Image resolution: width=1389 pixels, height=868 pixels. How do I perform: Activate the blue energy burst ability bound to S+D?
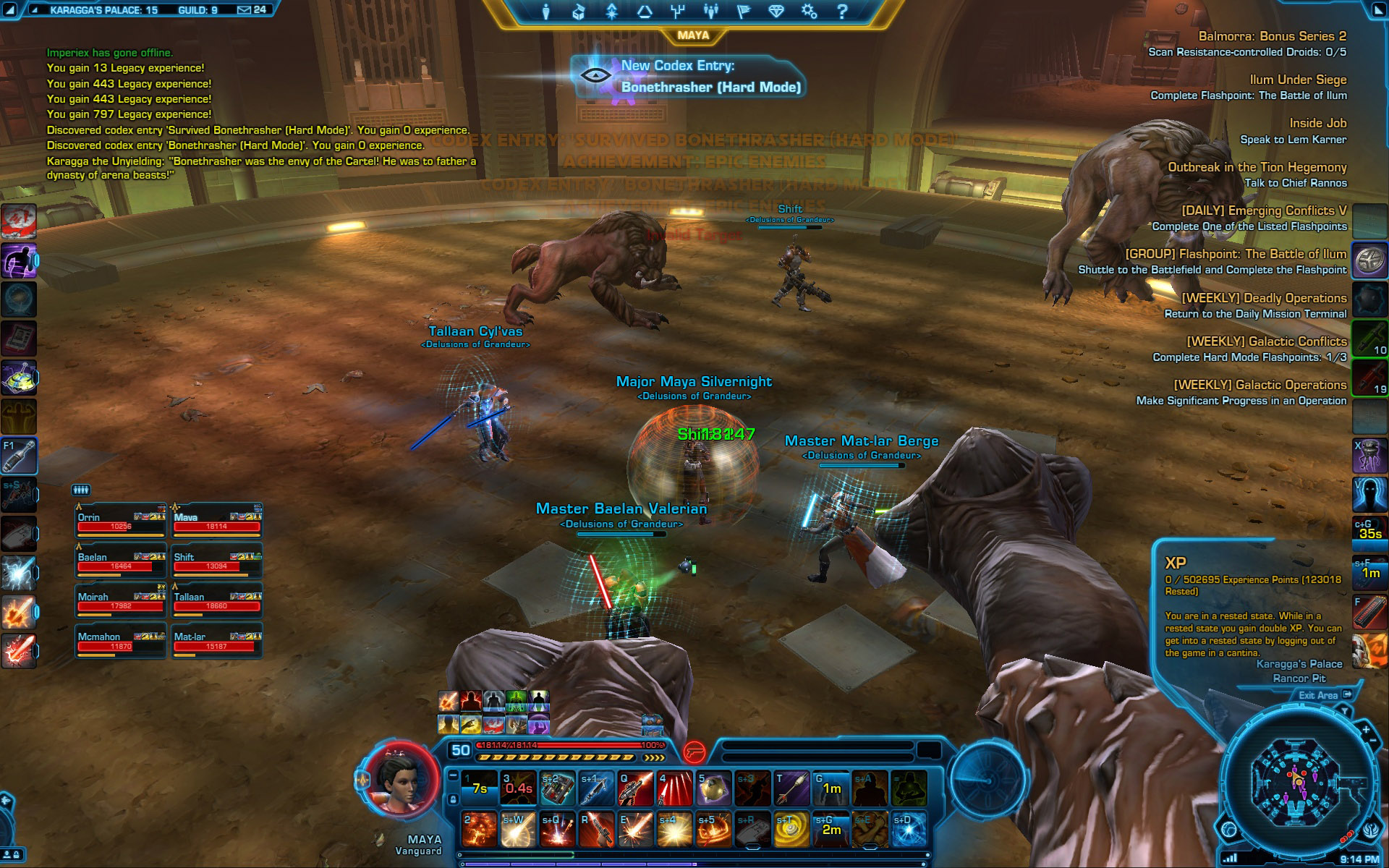click(x=909, y=829)
